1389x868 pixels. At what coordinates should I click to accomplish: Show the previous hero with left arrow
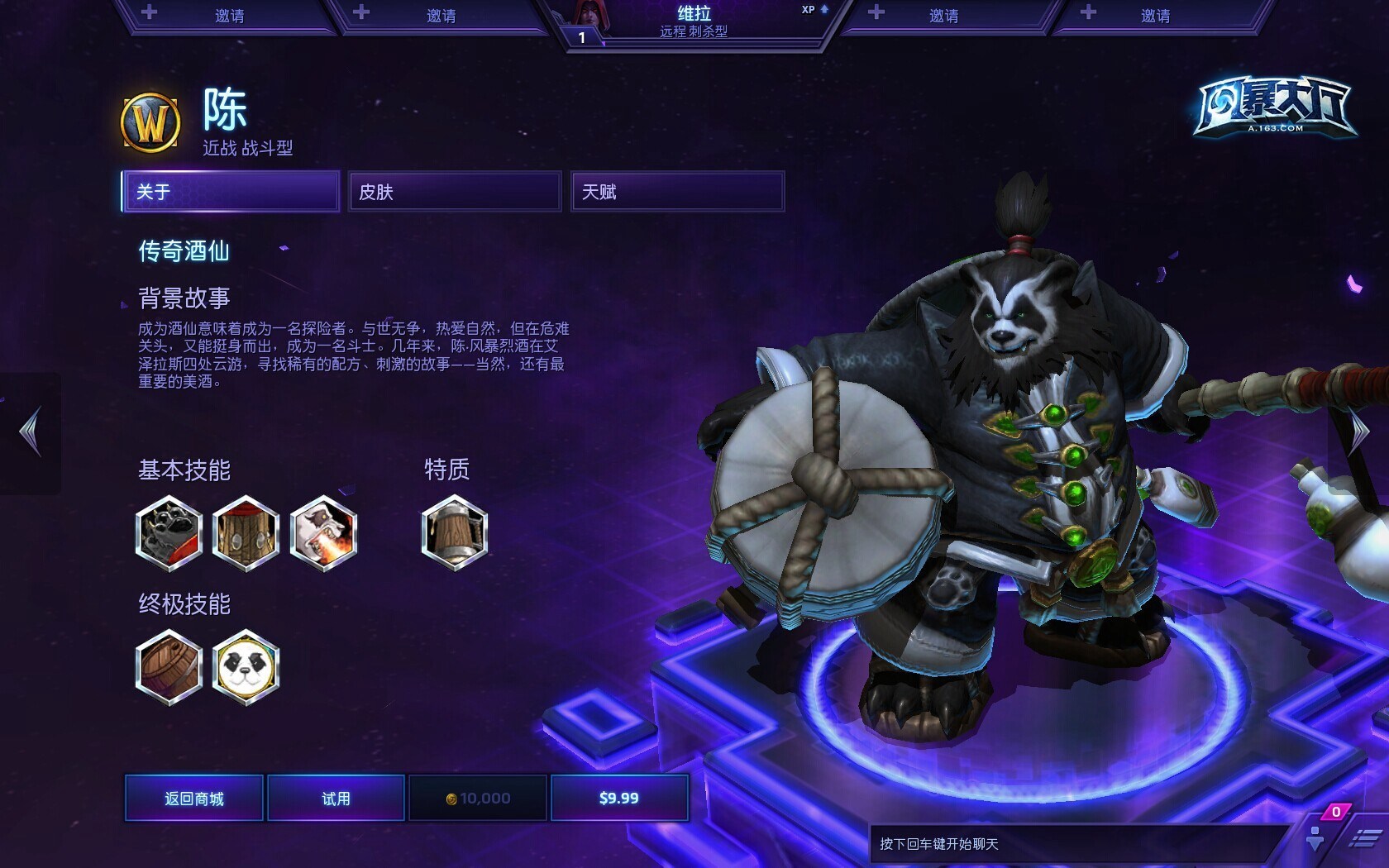pyautogui.click(x=31, y=432)
